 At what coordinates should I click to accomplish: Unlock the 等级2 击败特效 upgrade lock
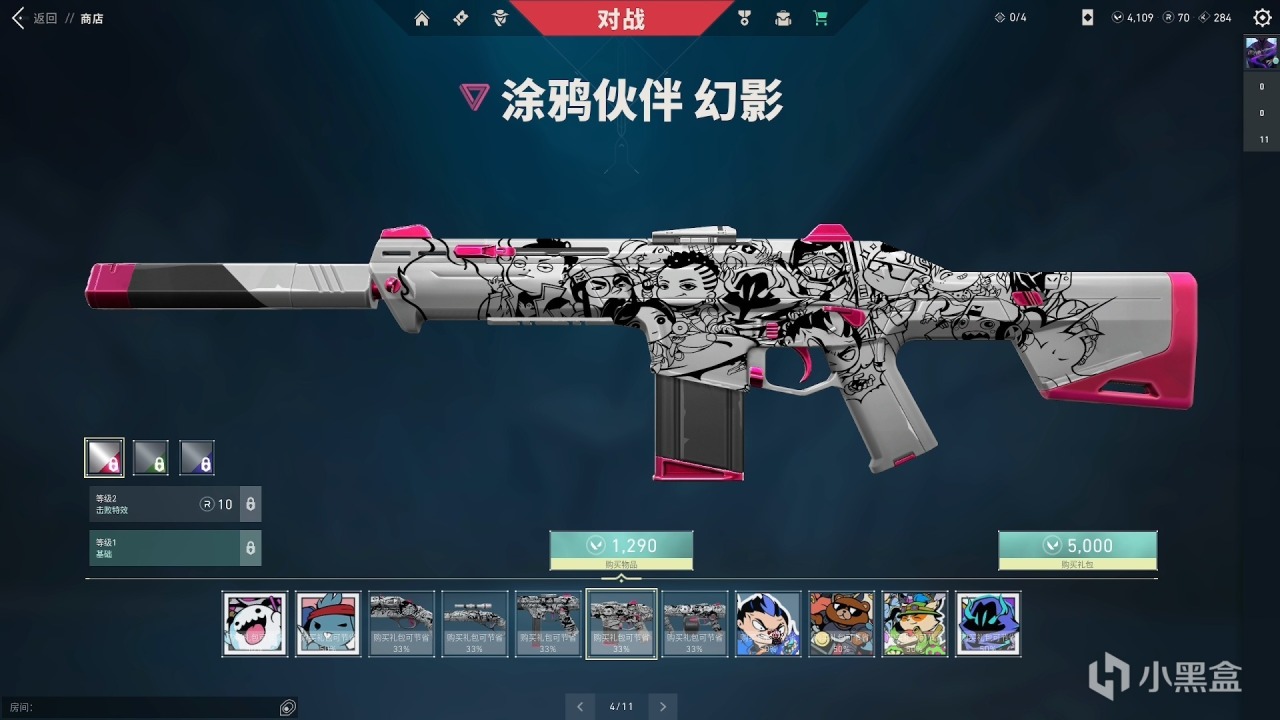248,504
